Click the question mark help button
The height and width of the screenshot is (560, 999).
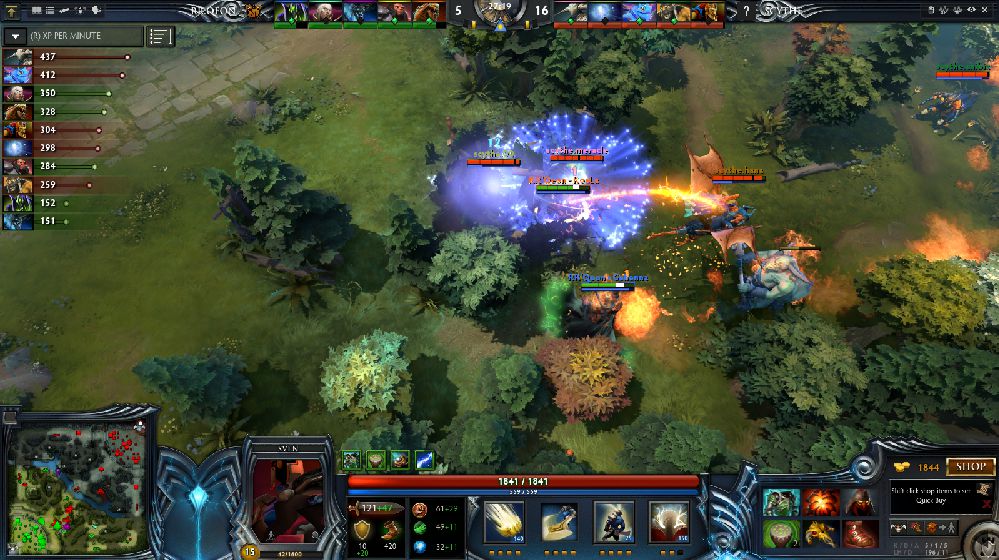(746, 12)
